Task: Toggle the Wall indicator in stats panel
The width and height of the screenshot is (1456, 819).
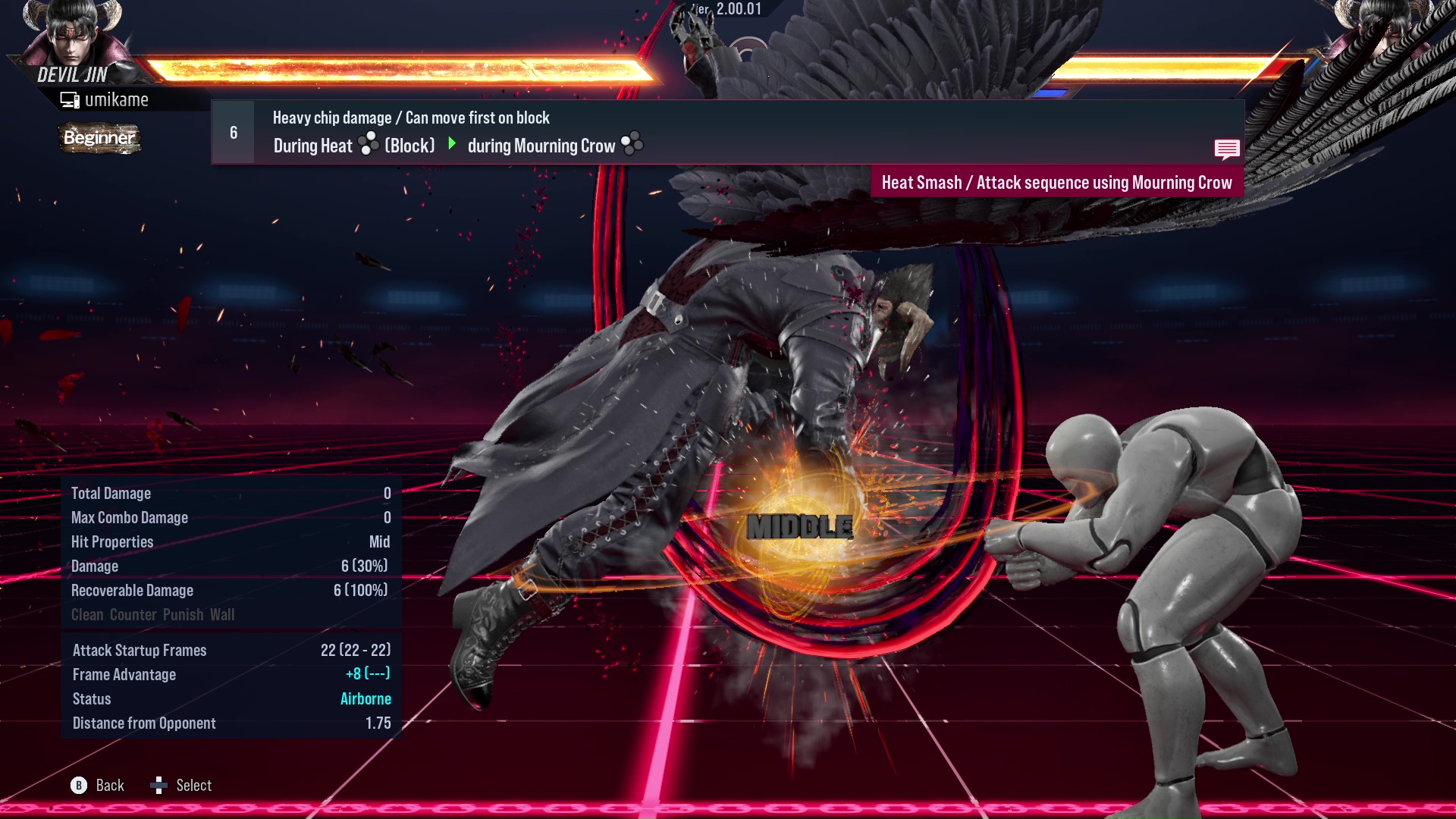Action: pos(223,614)
